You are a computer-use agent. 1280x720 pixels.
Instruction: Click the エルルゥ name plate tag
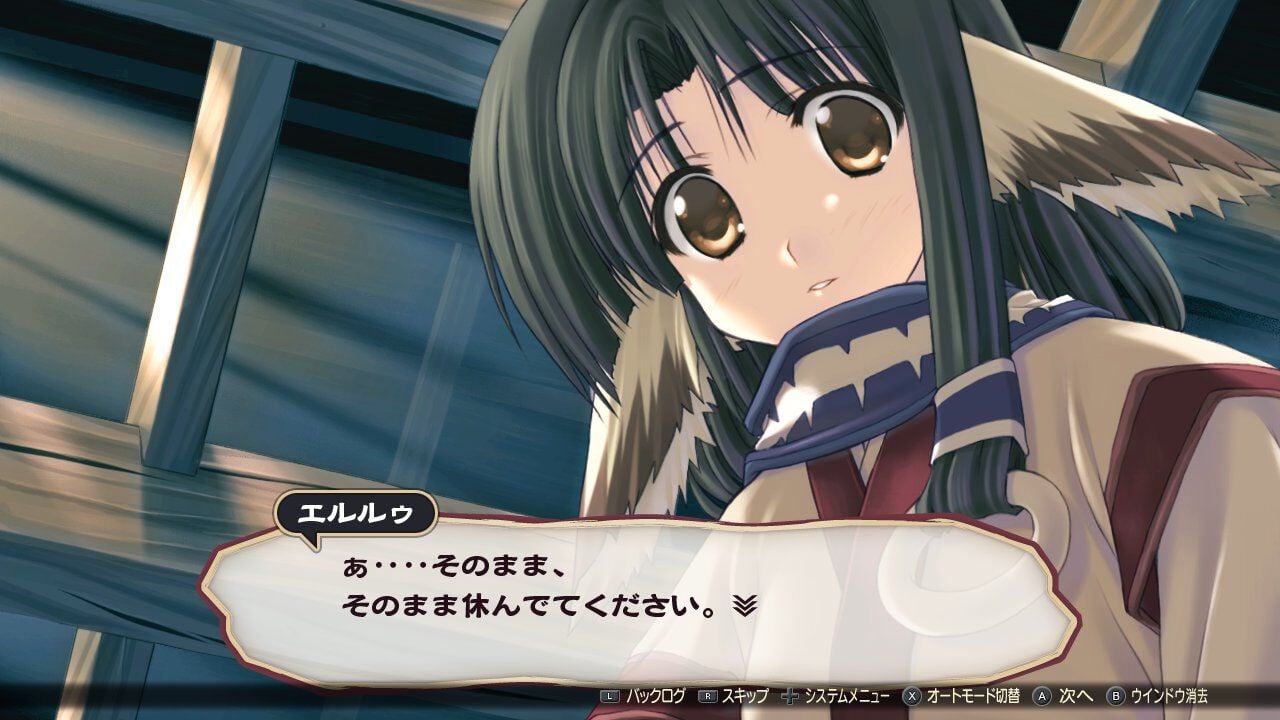[355, 511]
